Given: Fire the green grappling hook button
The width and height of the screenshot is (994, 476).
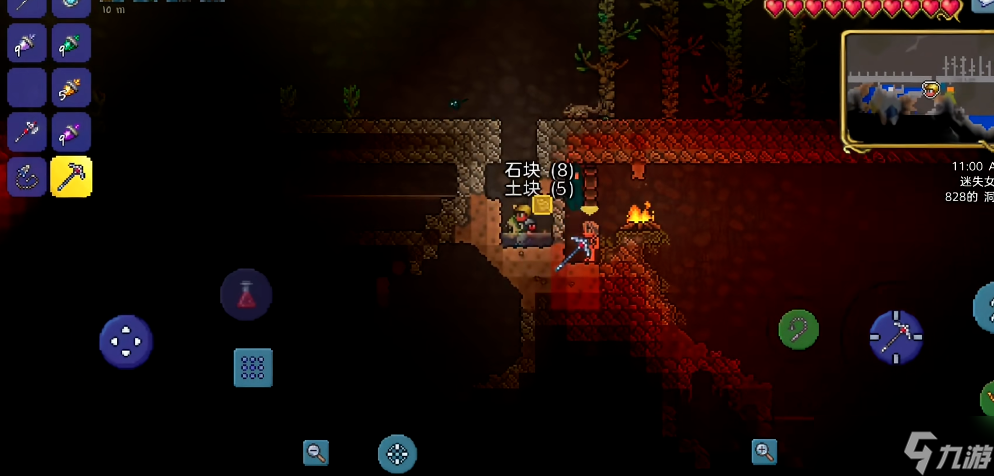Looking at the screenshot, I should [798, 329].
